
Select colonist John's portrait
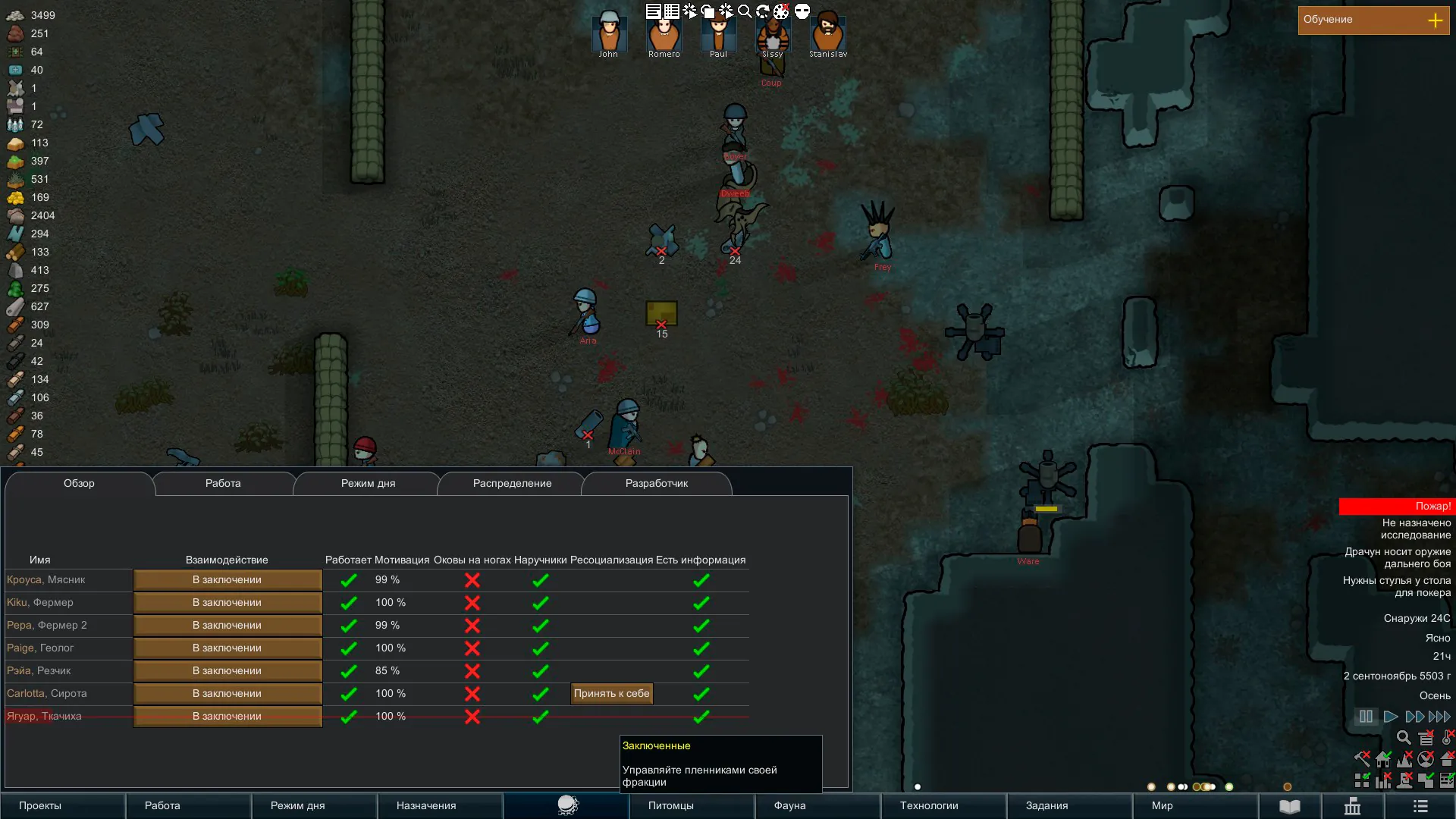point(608,34)
